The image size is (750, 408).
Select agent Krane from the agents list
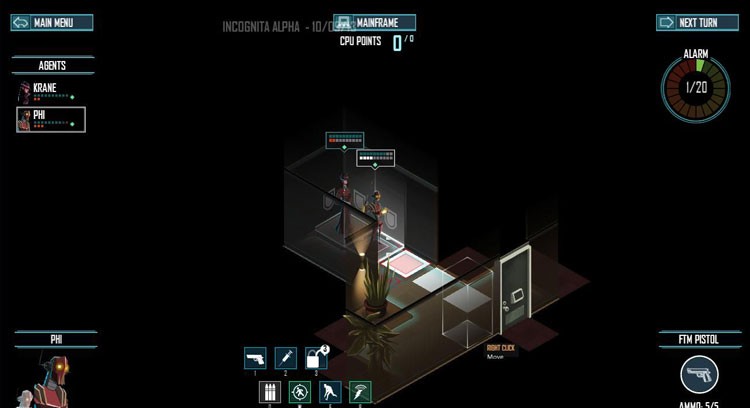coord(50,92)
